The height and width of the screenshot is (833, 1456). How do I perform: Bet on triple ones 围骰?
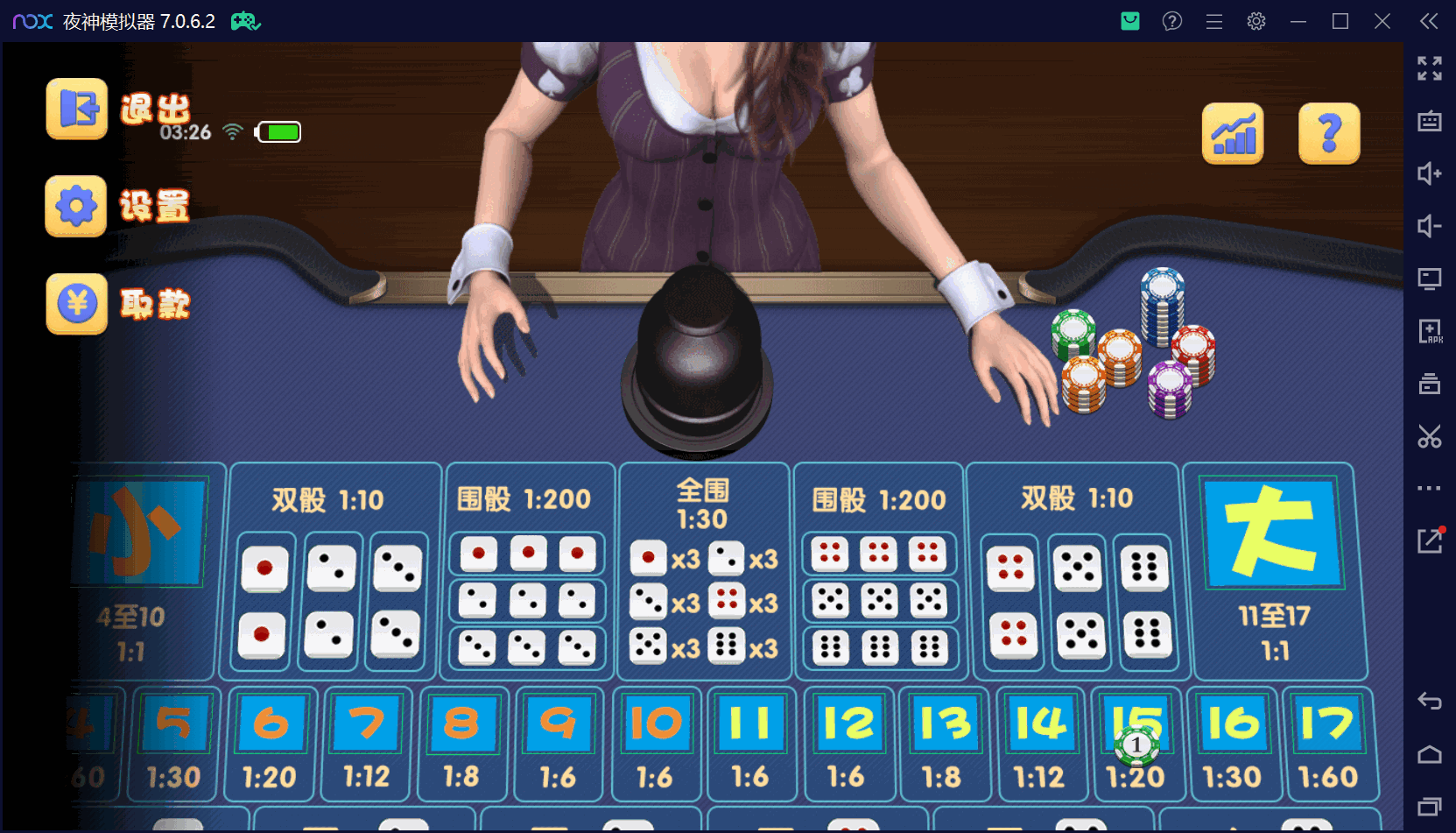tap(527, 554)
